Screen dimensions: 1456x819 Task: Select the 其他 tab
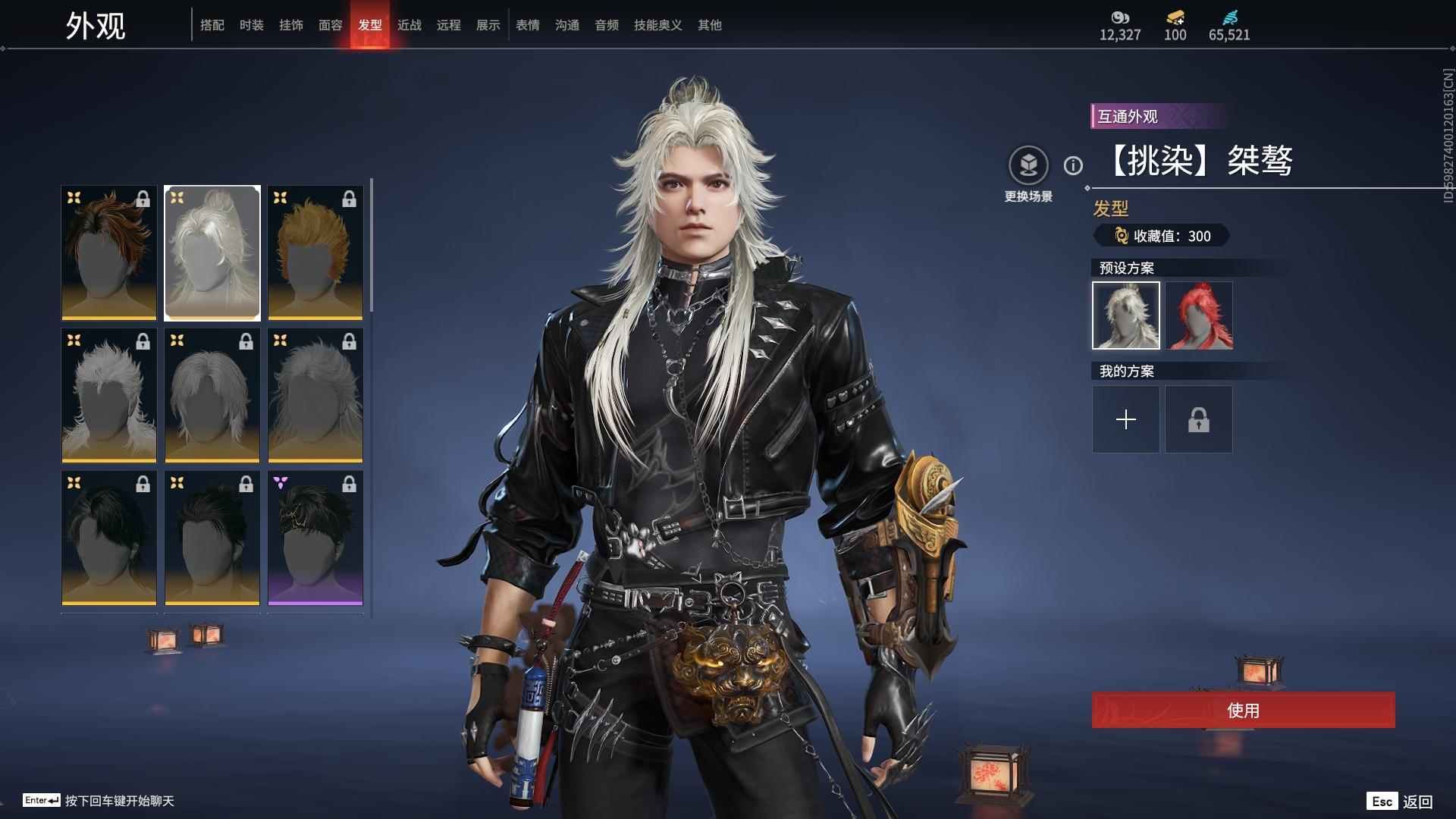coord(710,25)
